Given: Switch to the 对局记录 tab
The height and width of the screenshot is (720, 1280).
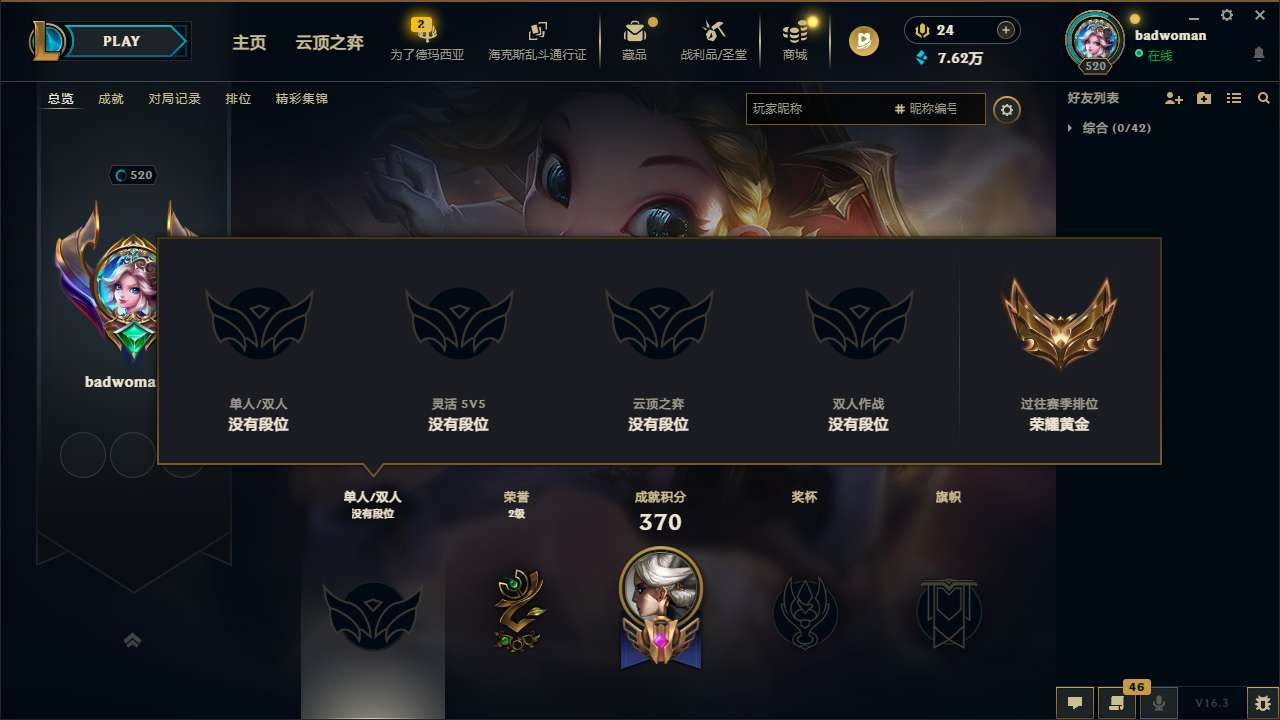Looking at the screenshot, I should click(175, 98).
